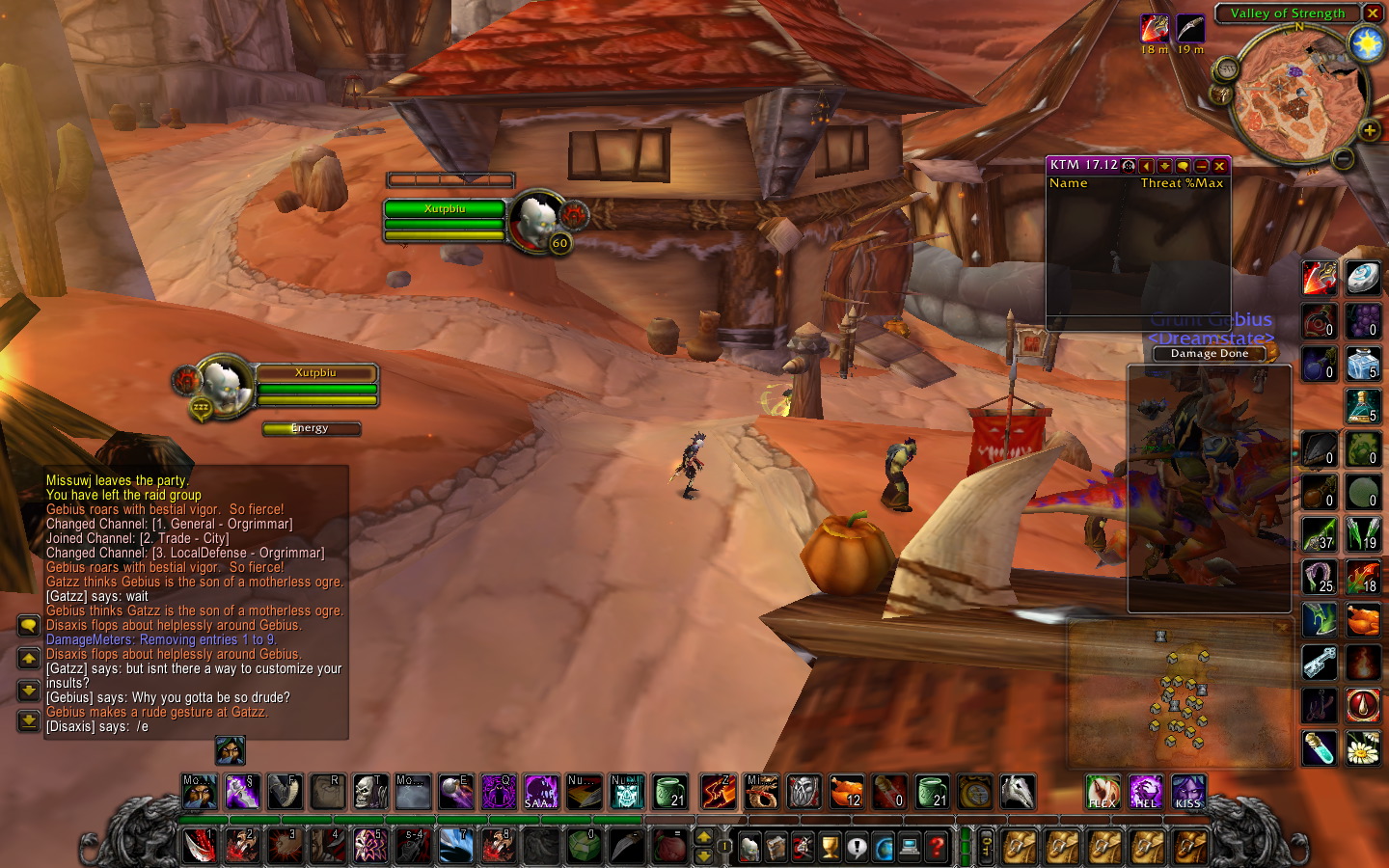
Task: Minimize the KTM threat window
Action: pos(1201,166)
